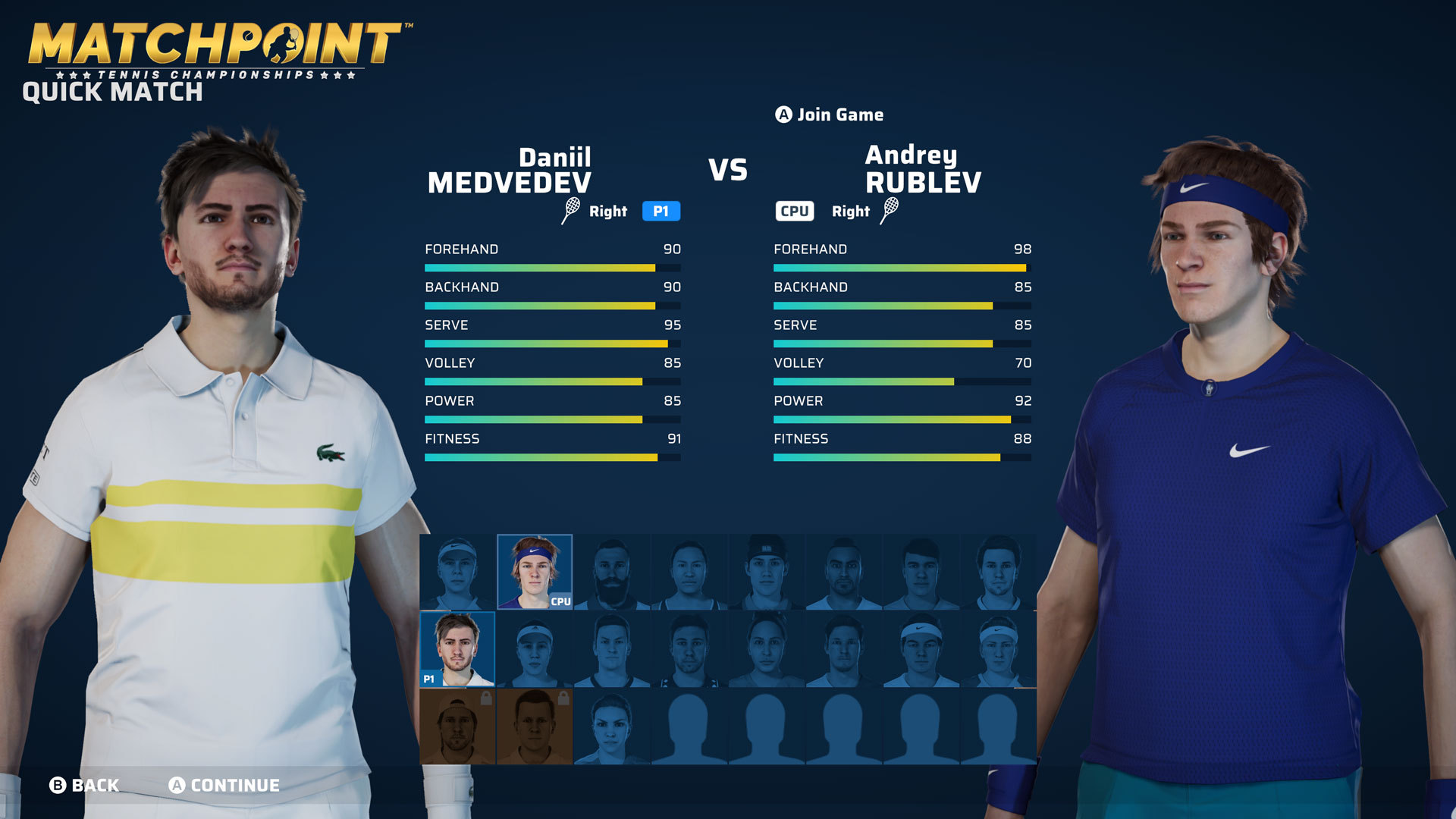Proceed with the CONTINUE button

coord(224,785)
